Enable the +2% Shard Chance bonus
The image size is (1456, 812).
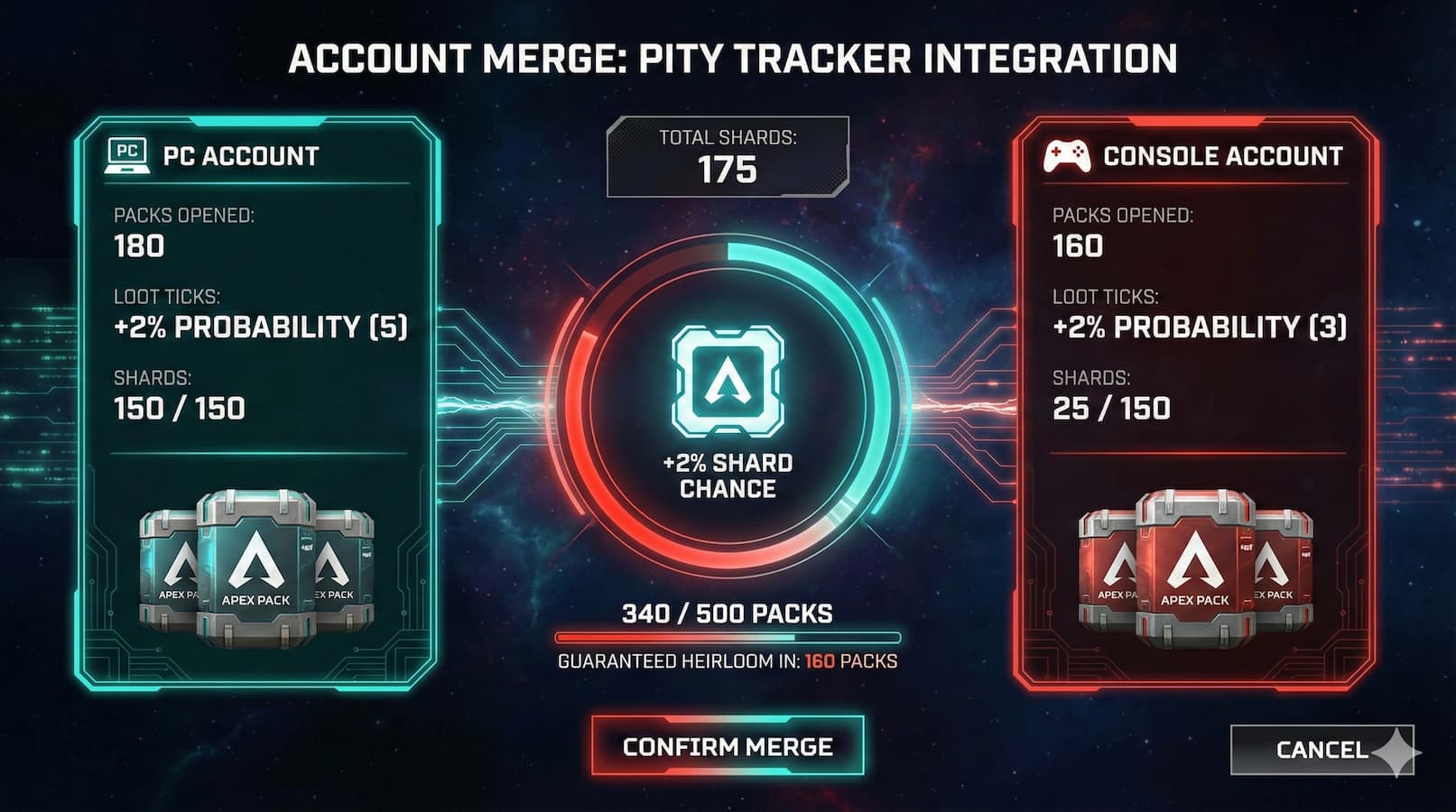pyautogui.click(x=728, y=475)
